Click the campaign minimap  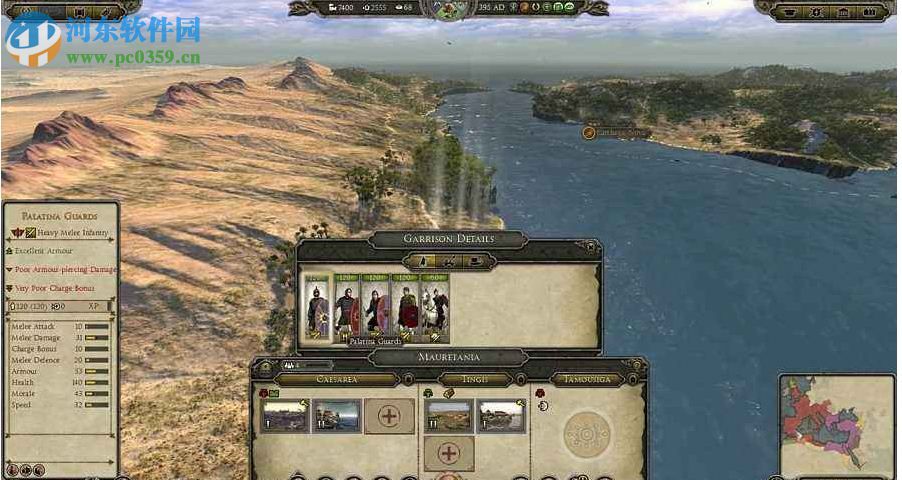pyautogui.click(x=836, y=425)
